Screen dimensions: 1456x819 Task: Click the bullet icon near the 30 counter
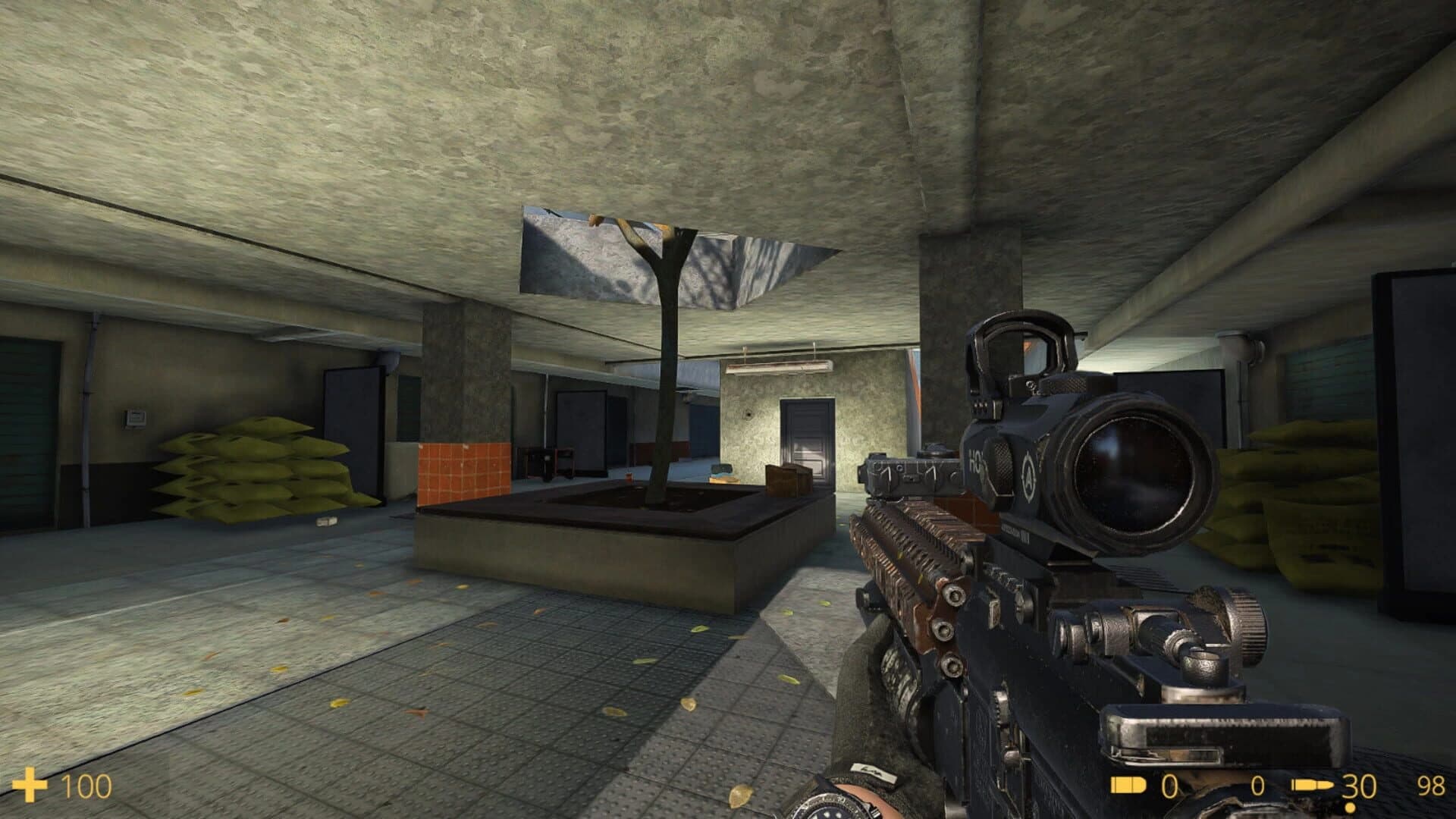coord(1313,784)
